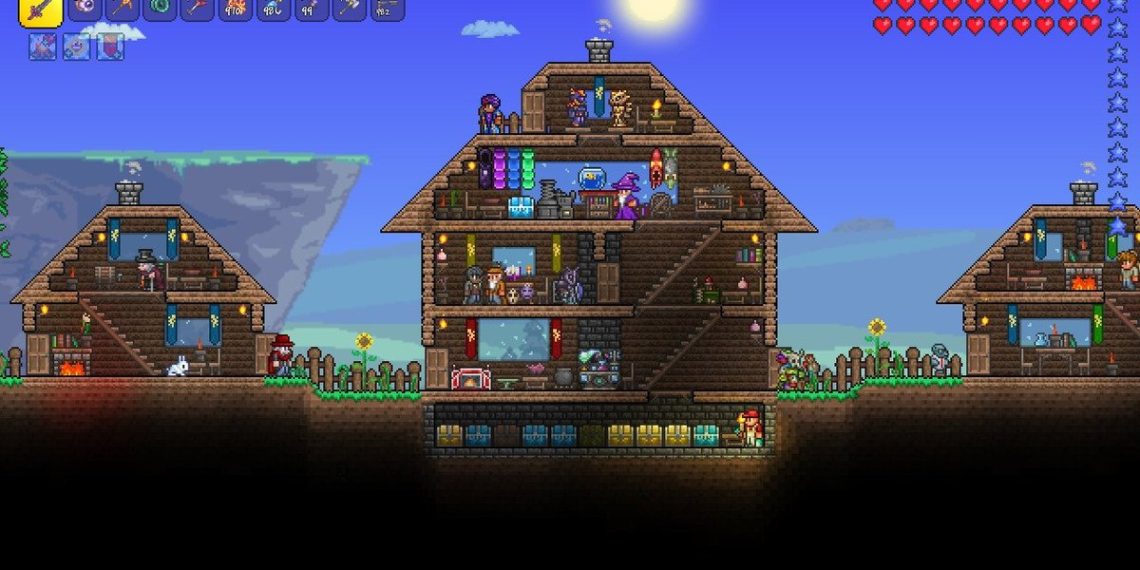The width and height of the screenshot is (1140, 570).
Task: Click the red banner buff icon
Action: pyautogui.click(x=110, y=46)
